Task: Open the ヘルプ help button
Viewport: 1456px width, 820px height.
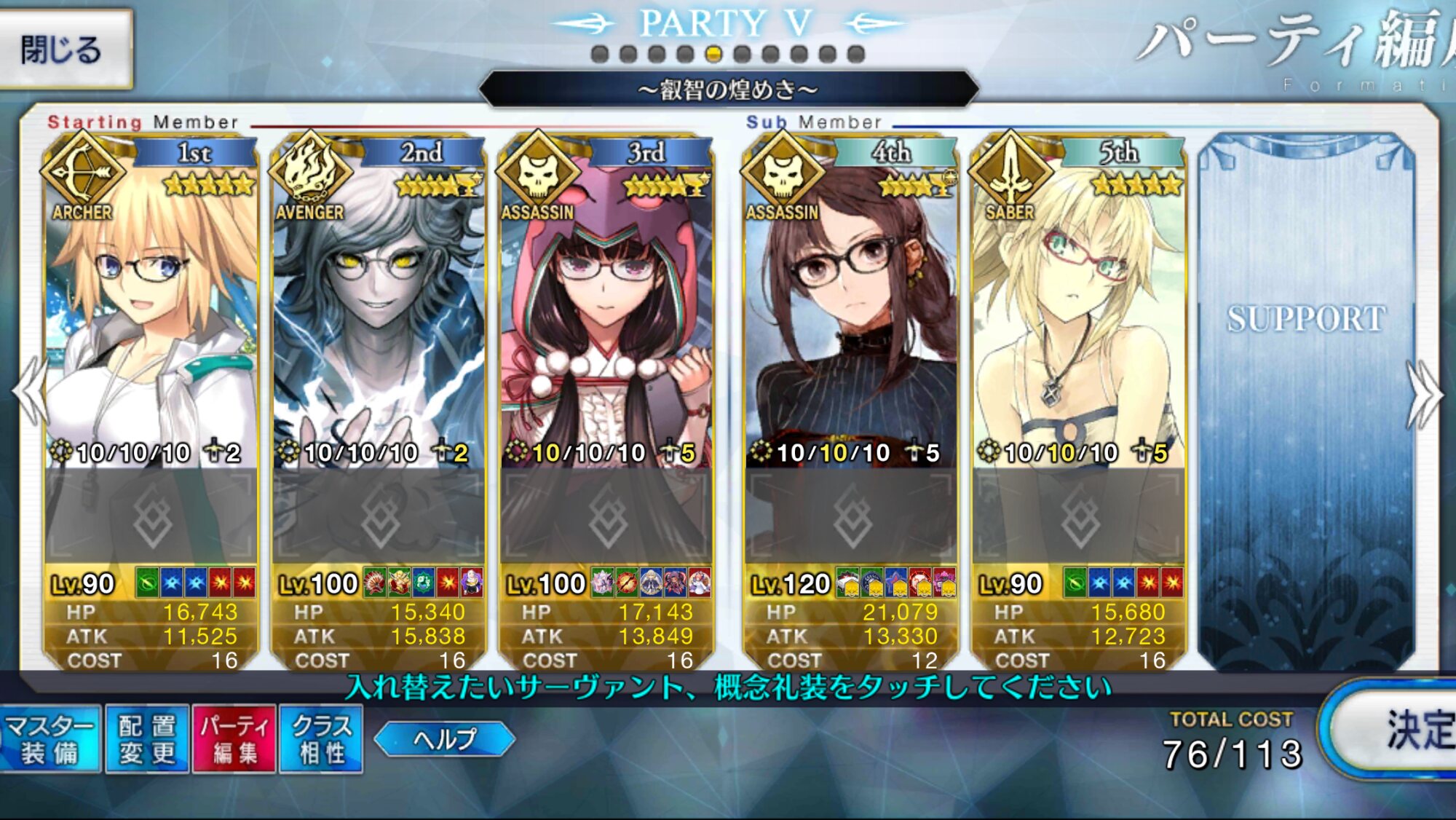Action: (444, 739)
